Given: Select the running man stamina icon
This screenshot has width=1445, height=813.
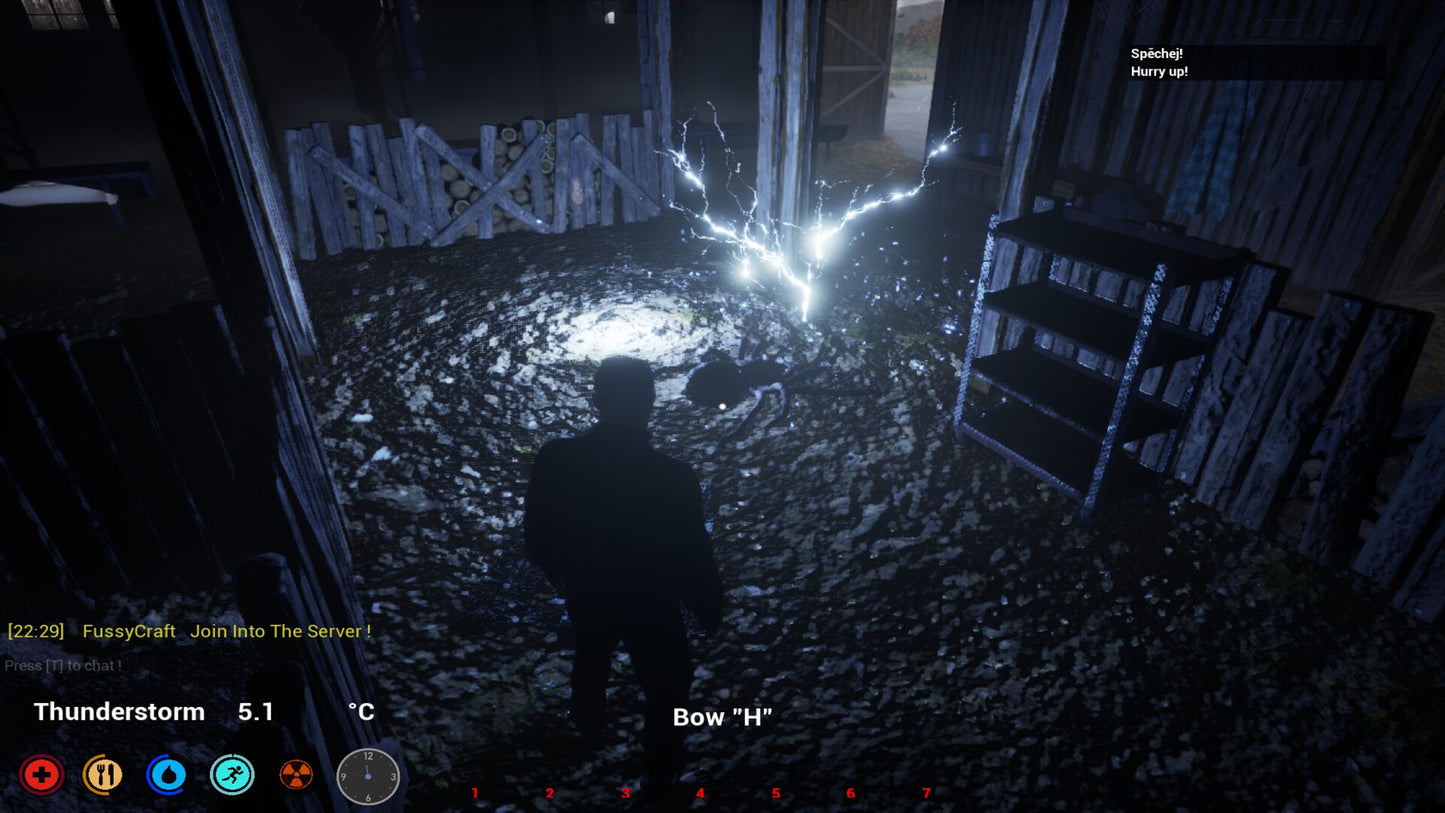Looking at the screenshot, I should click(x=232, y=775).
